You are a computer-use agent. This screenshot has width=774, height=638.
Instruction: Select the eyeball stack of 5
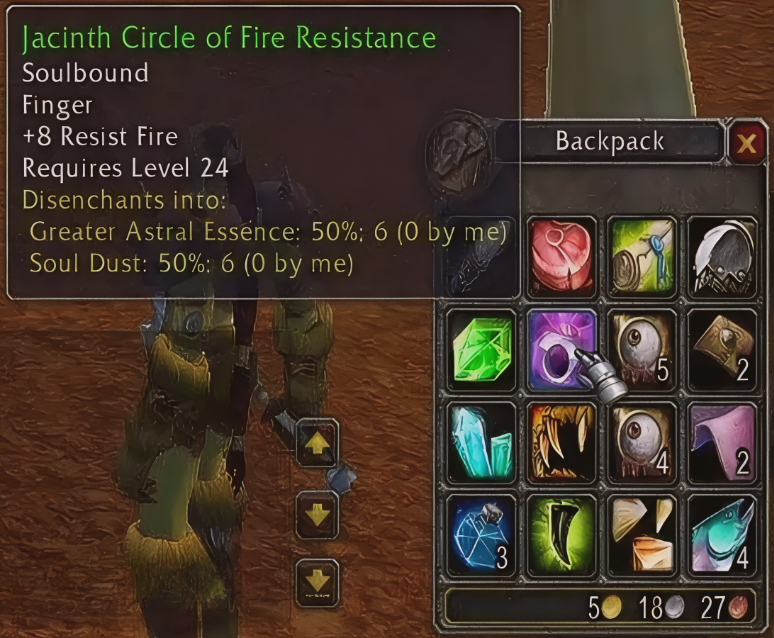coord(643,348)
